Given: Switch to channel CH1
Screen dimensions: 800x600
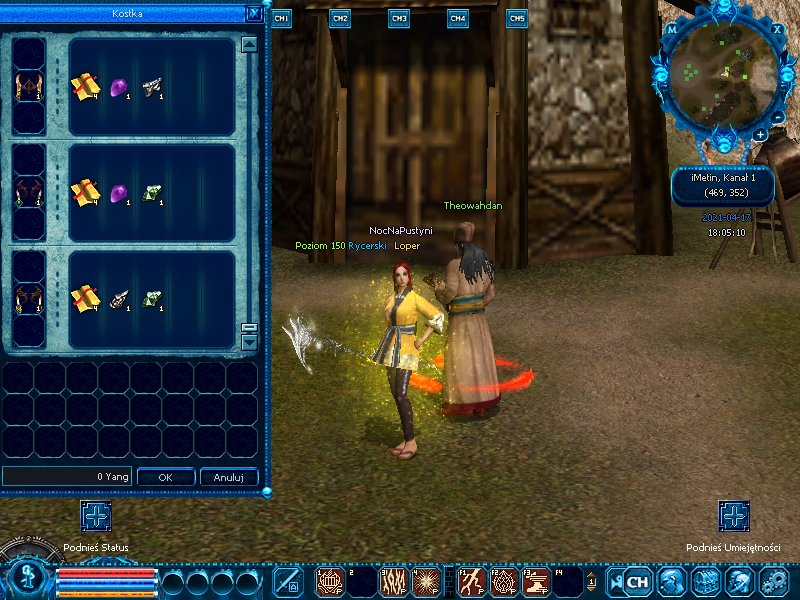Looking at the screenshot, I should point(281,19).
